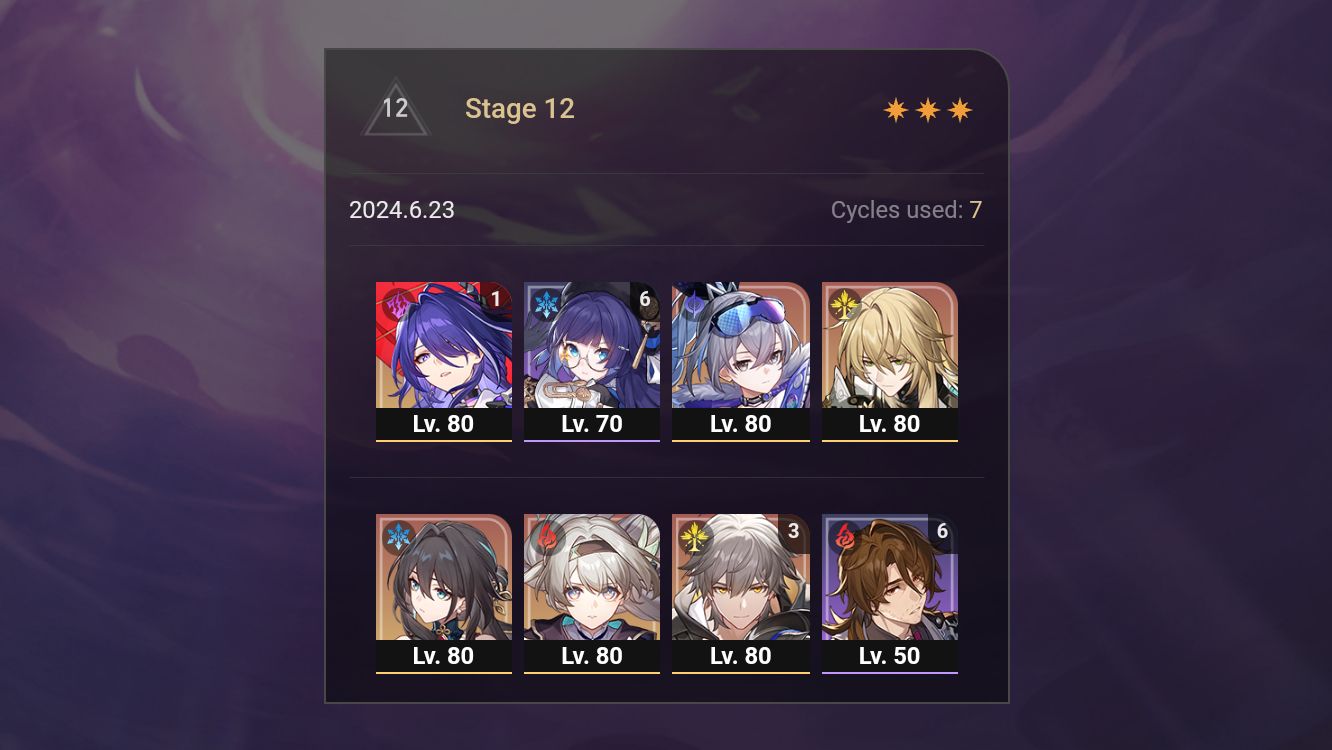Click the purple bar under Pela's Lv. 70

click(592, 439)
